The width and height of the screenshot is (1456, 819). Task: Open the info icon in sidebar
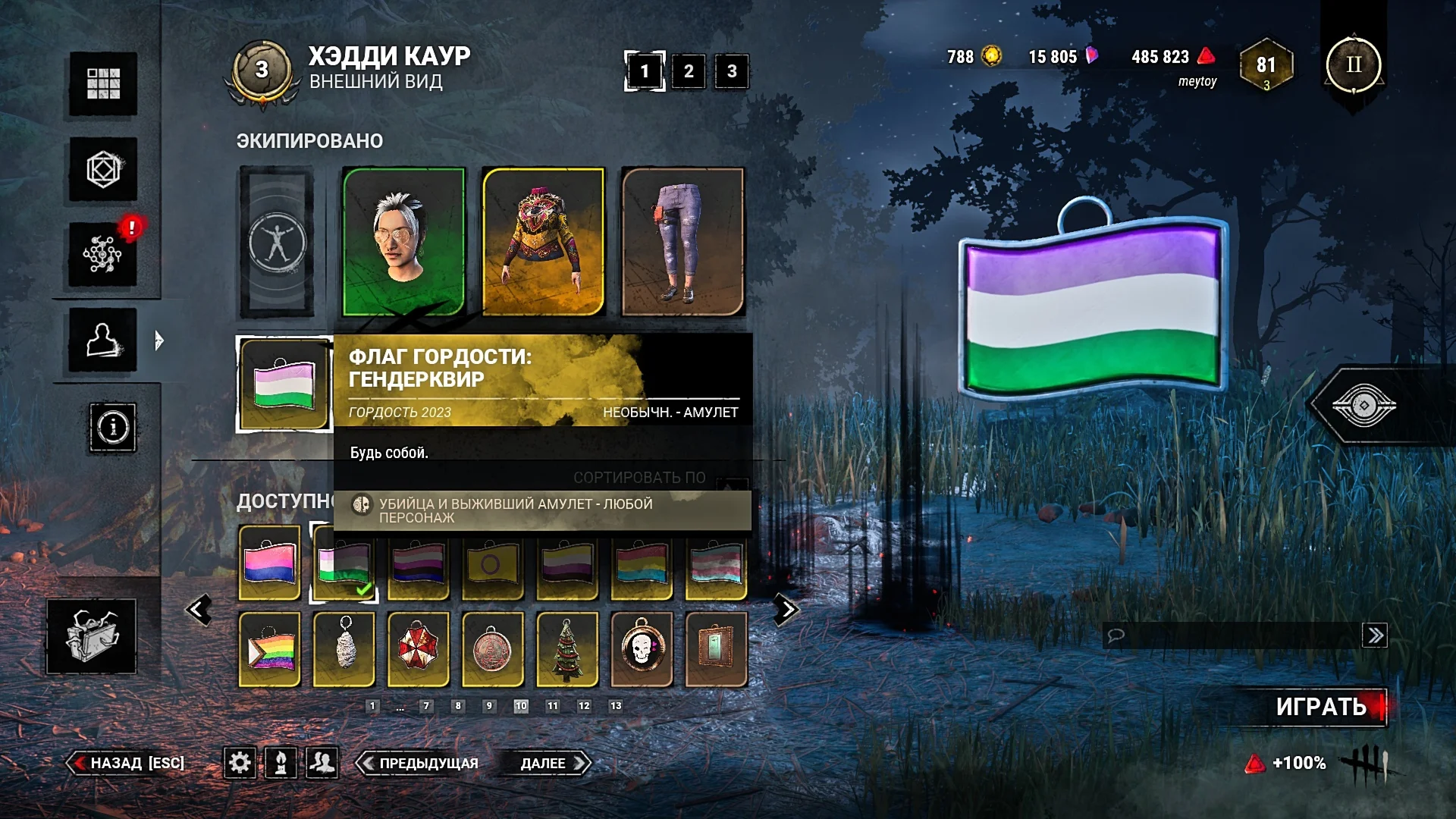(x=112, y=428)
